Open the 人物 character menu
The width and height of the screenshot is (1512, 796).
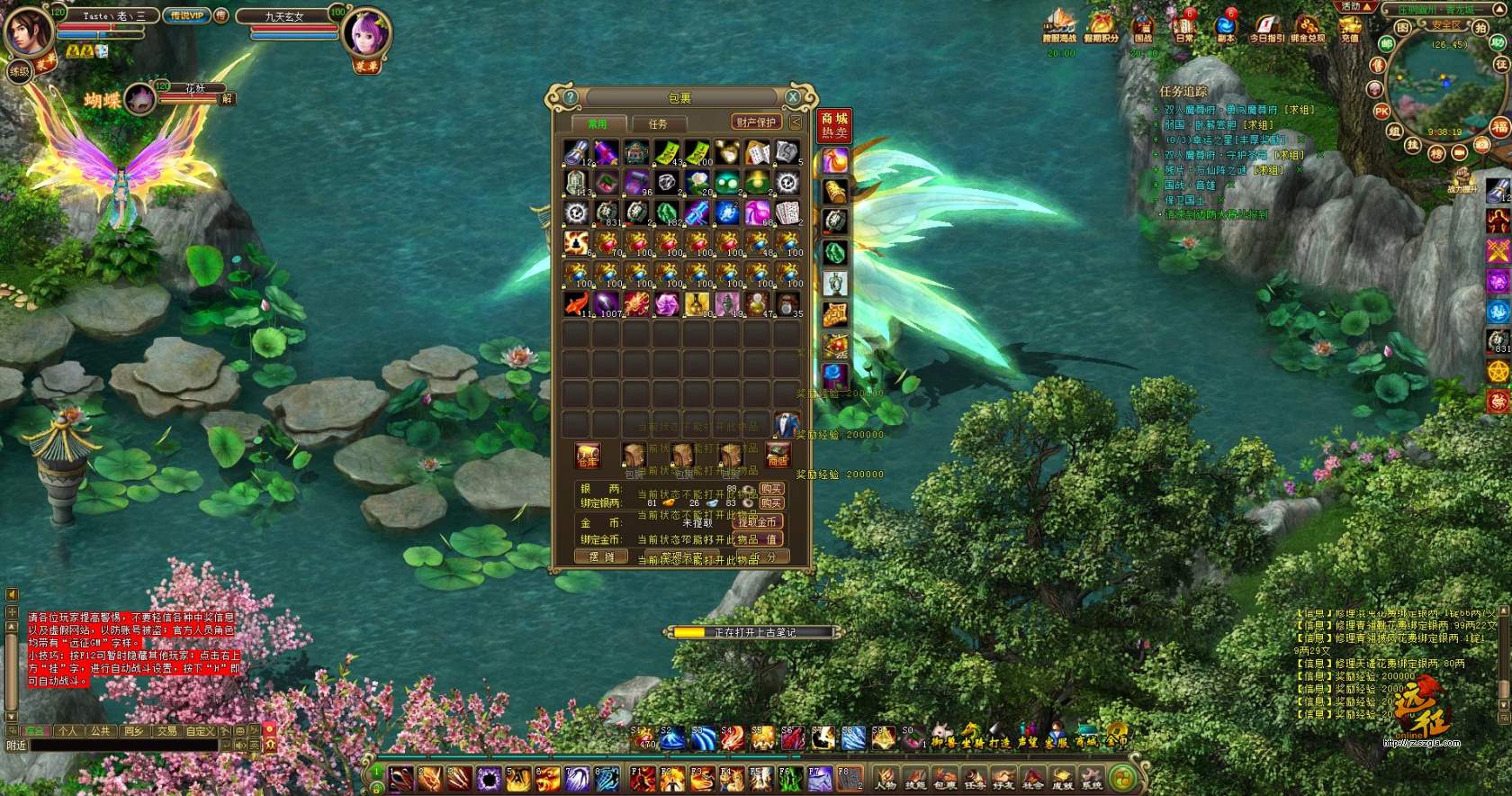coord(886,778)
